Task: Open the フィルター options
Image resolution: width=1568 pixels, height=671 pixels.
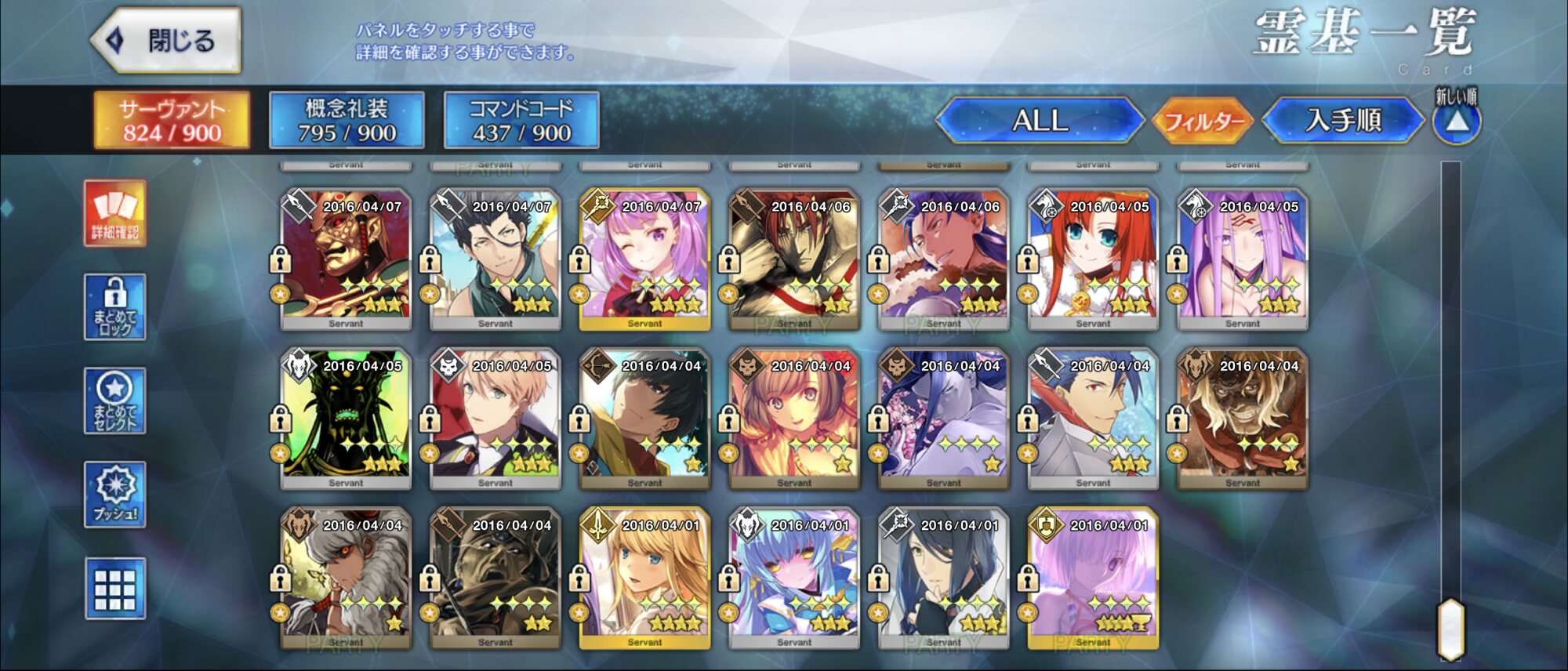Action: pos(1203,122)
